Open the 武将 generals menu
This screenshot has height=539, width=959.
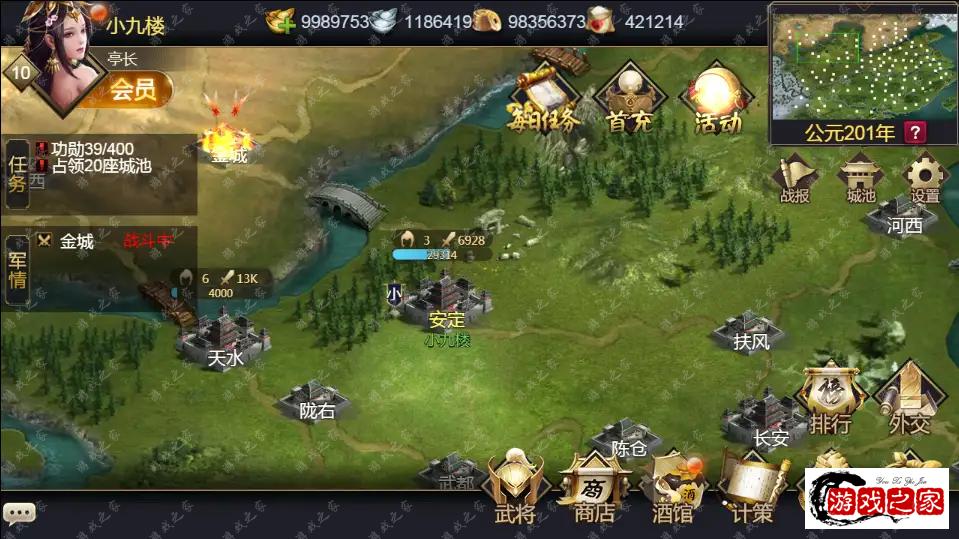click(x=515, y=487)
